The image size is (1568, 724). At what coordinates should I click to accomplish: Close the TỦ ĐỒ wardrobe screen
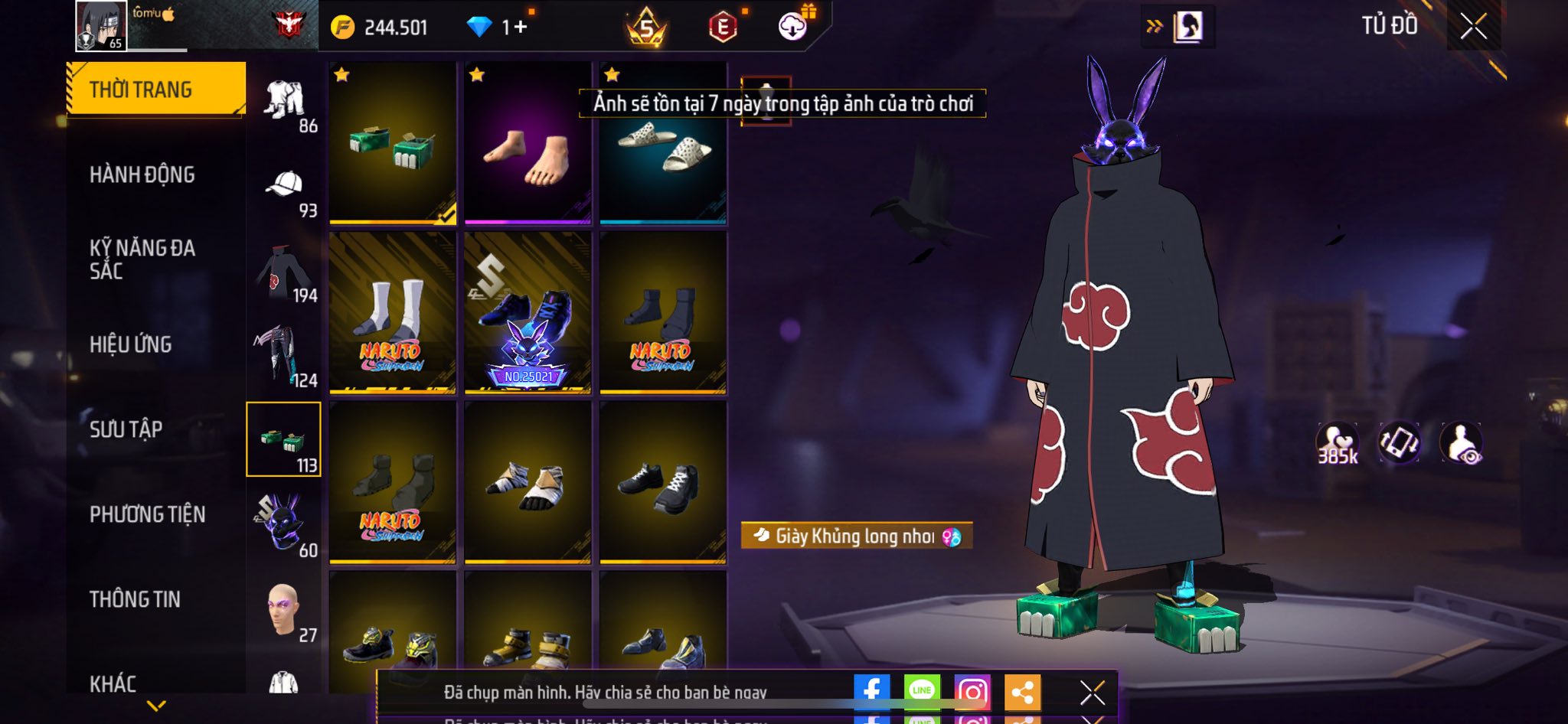tap(1473, 27)
